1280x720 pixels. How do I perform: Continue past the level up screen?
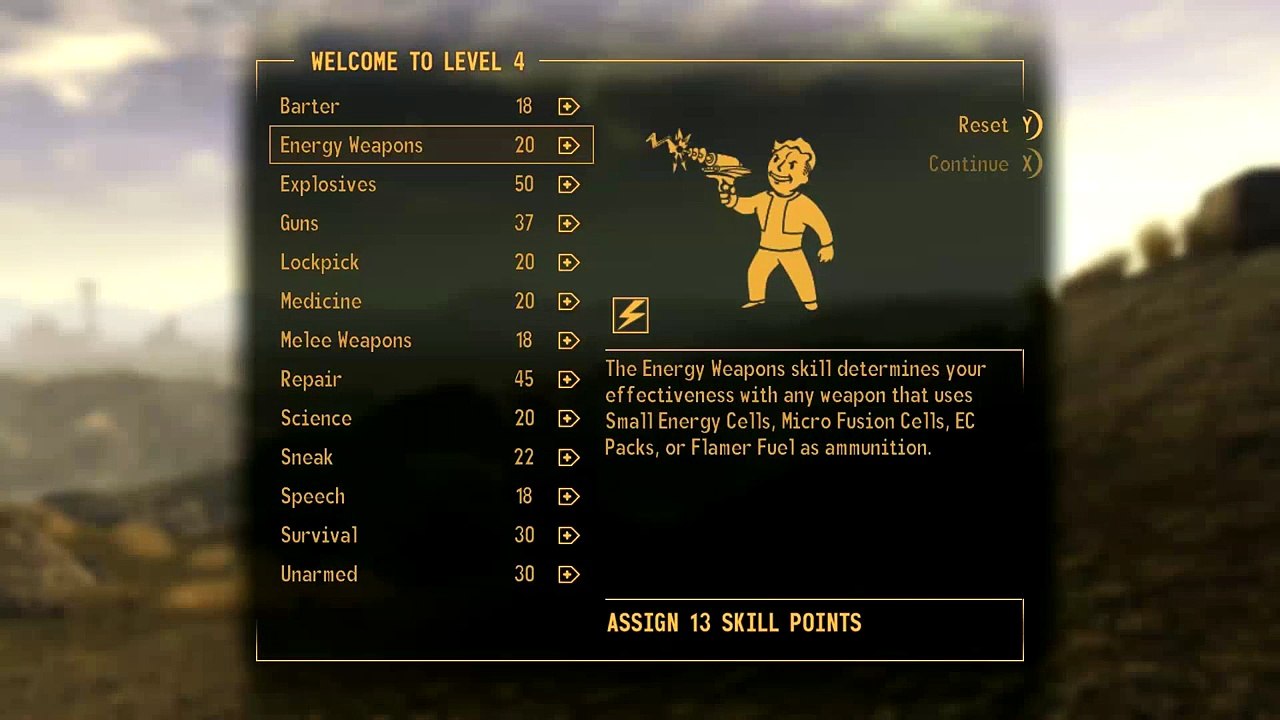pos(984,164)
